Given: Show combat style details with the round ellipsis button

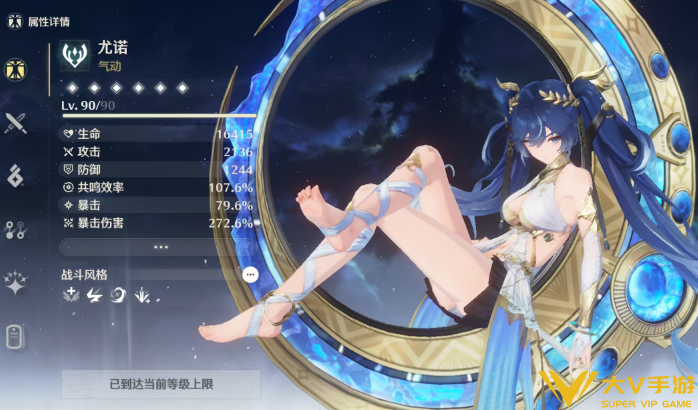Looking at the screenshot, I should coord(250,274).
